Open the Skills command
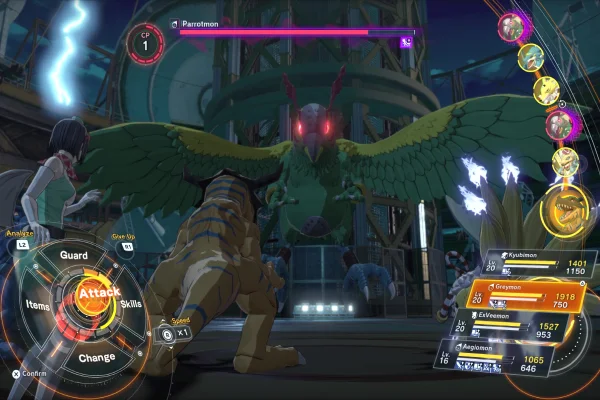Viewport: 600px width, 400px height. 130,302
